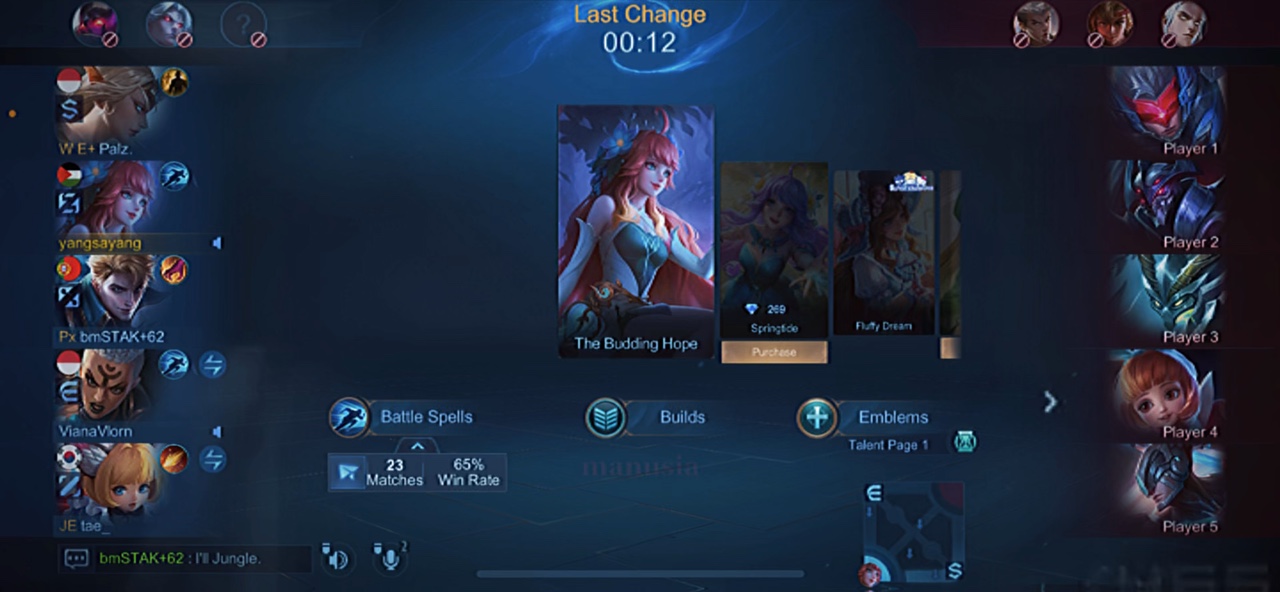Viewport: 1280px width, 592px height.
Task: Select The Budding Hope skin card
Action: [x=636, y=230]
